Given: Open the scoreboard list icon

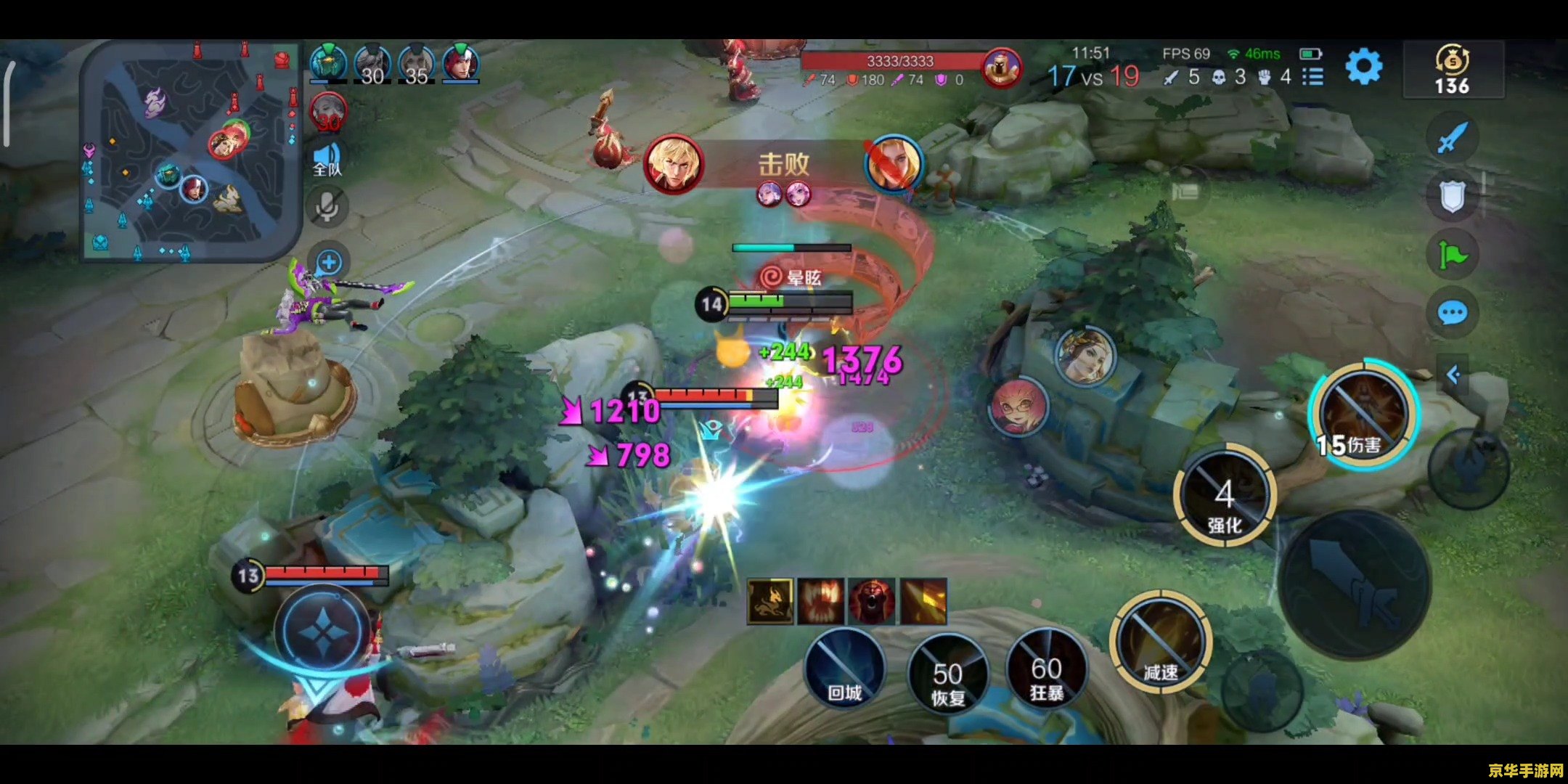Looking at the screenshot, I should click(1312, 76).
